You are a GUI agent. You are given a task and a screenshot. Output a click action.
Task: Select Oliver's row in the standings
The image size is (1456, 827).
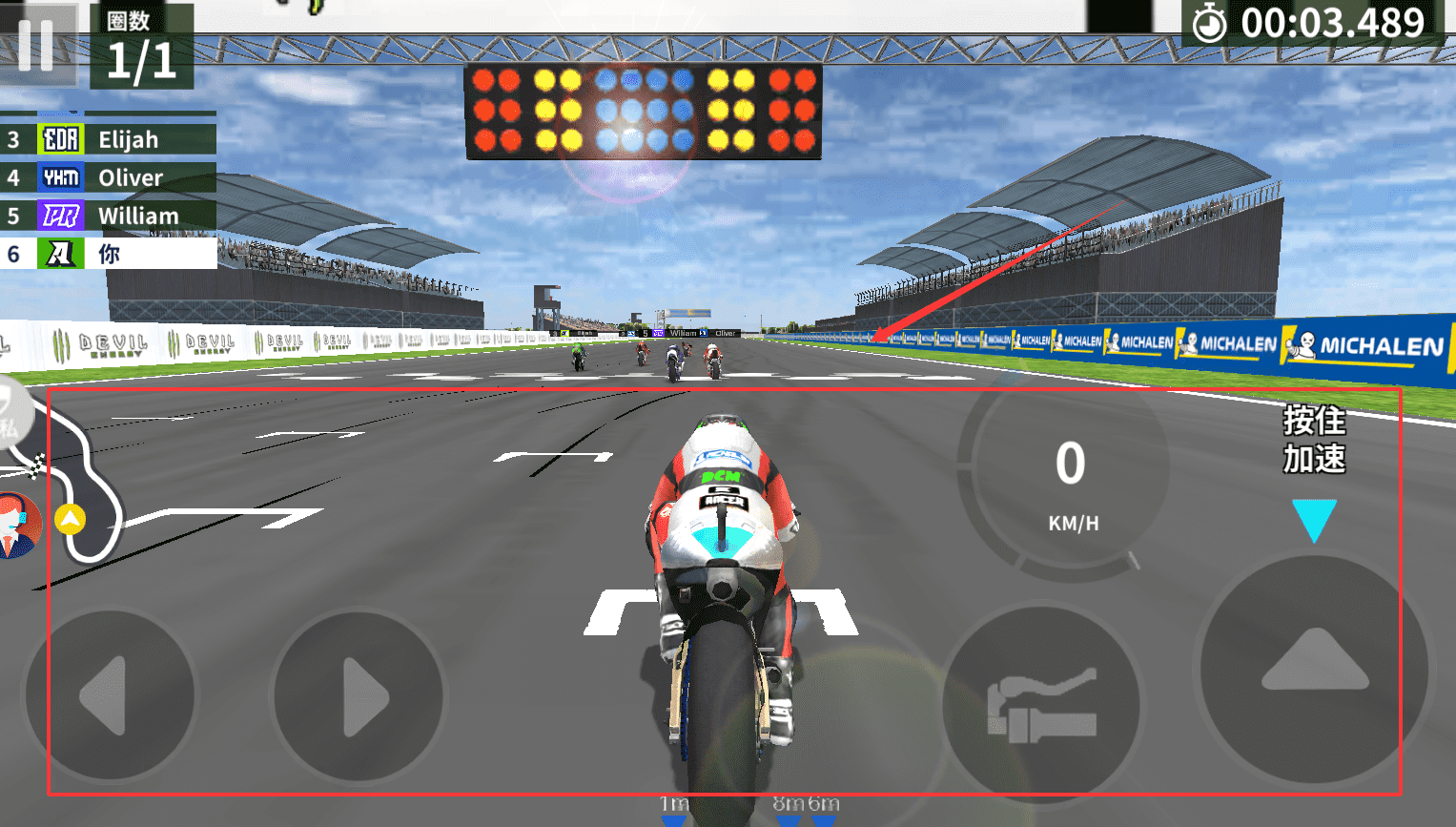109,177
